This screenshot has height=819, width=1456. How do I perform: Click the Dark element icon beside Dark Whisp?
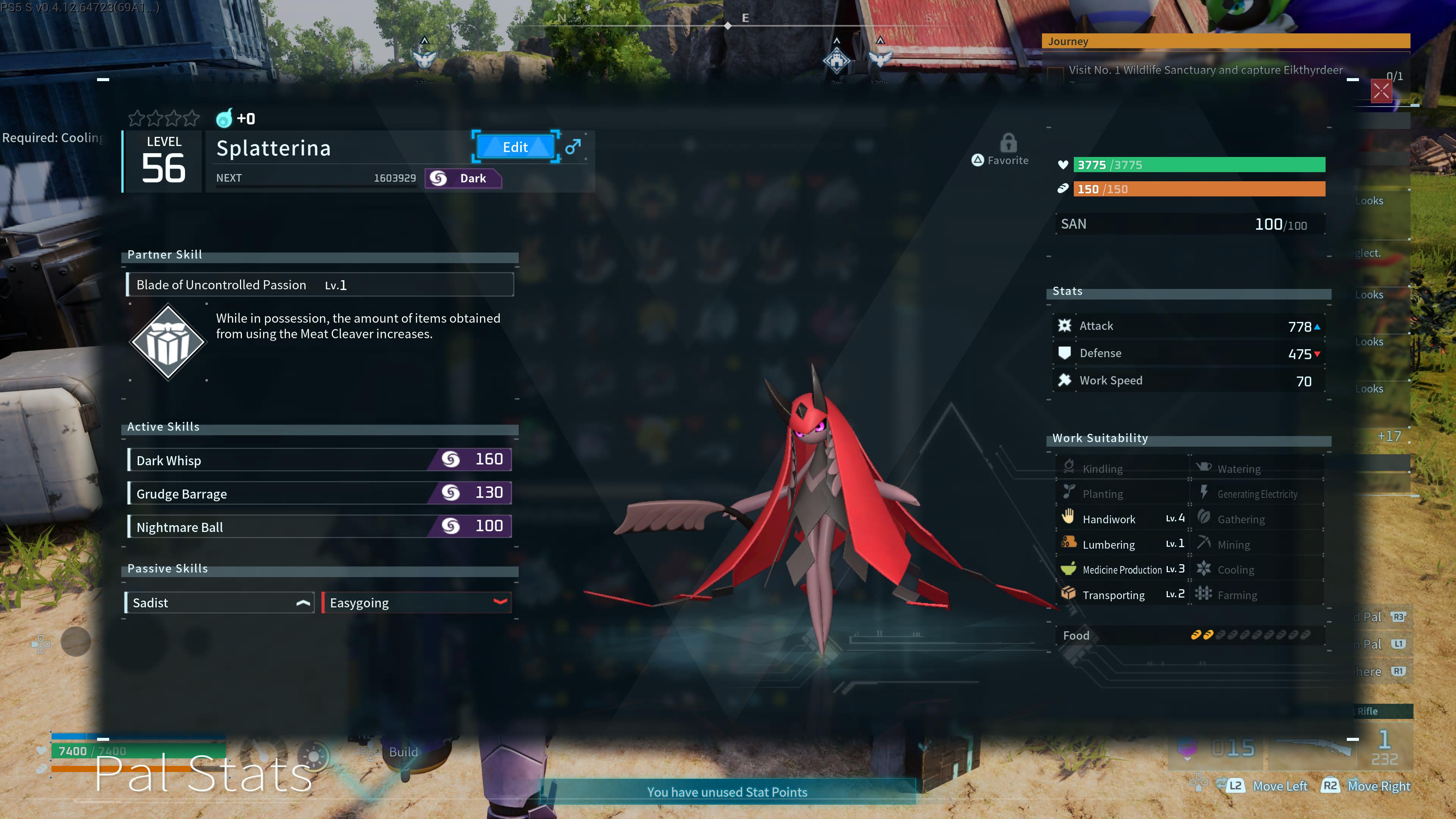tap(450, 460)
